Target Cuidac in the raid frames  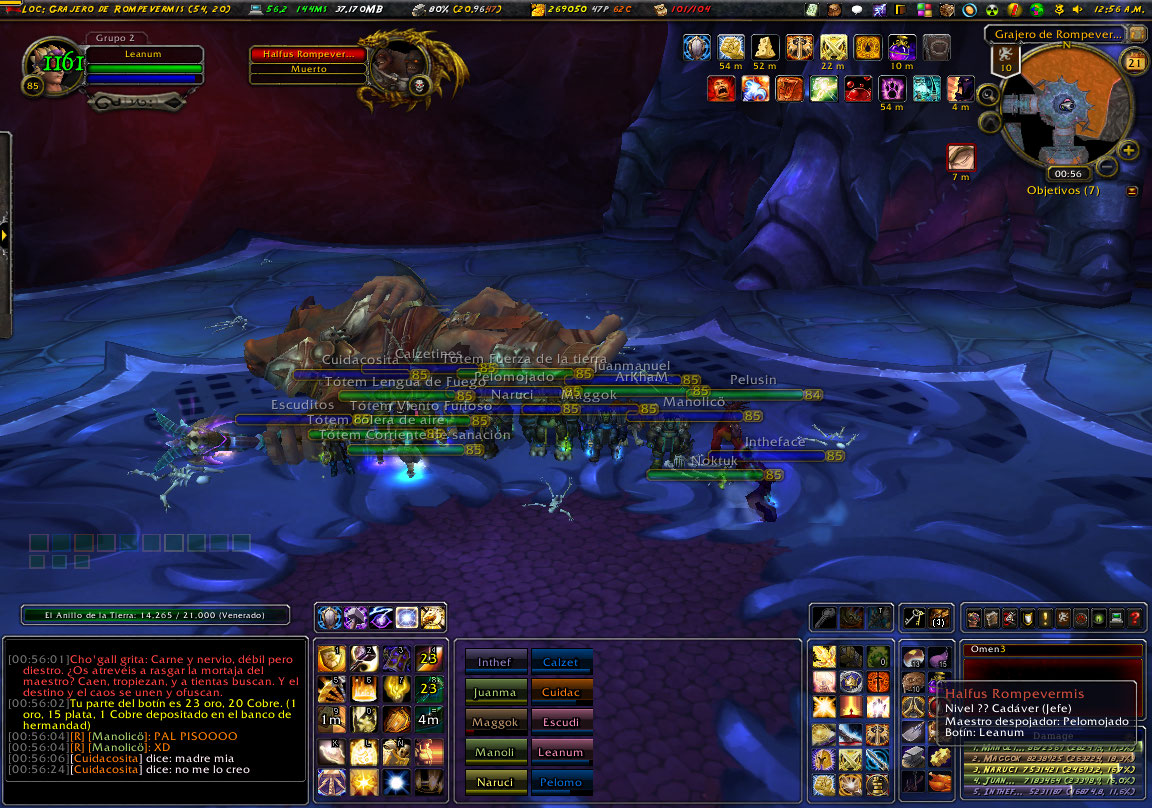coord(561,692)
